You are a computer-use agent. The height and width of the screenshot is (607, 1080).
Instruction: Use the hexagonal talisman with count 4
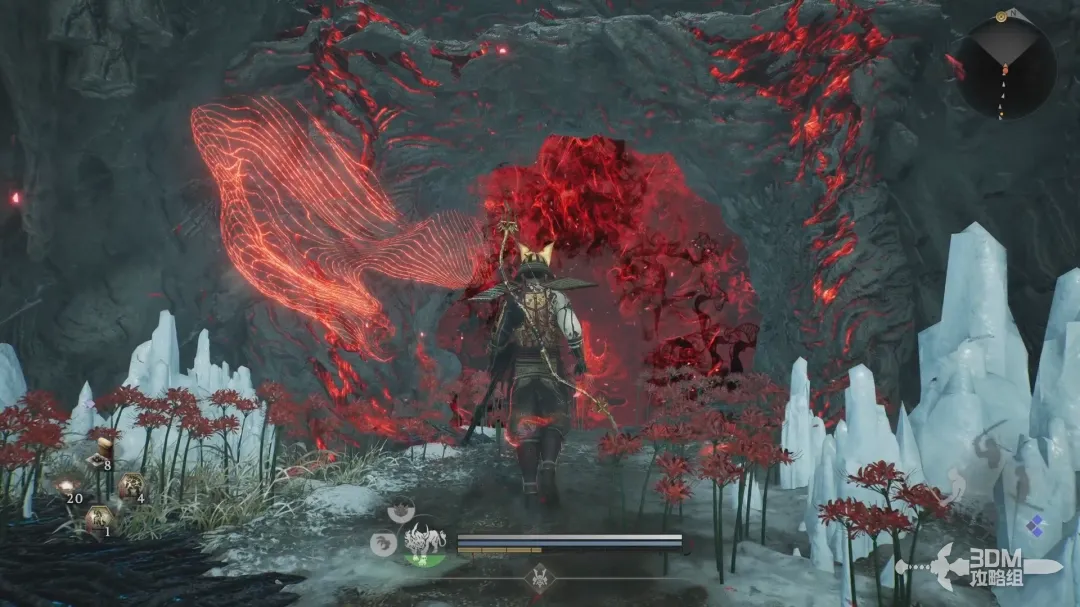coord(130,488)
